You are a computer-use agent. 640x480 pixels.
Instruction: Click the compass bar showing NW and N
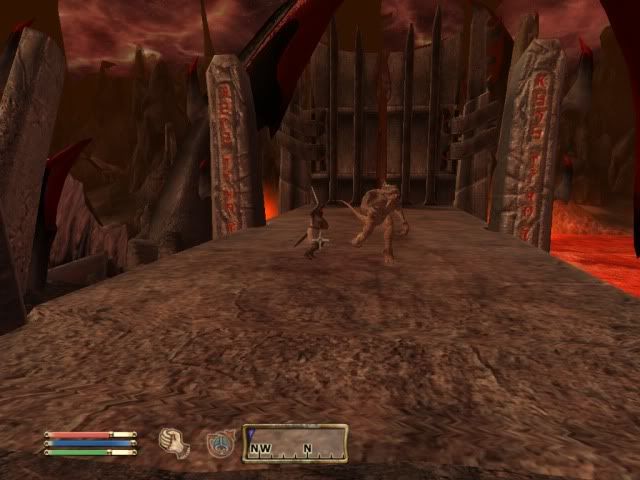pyautogui.click(x=295, y=443)
